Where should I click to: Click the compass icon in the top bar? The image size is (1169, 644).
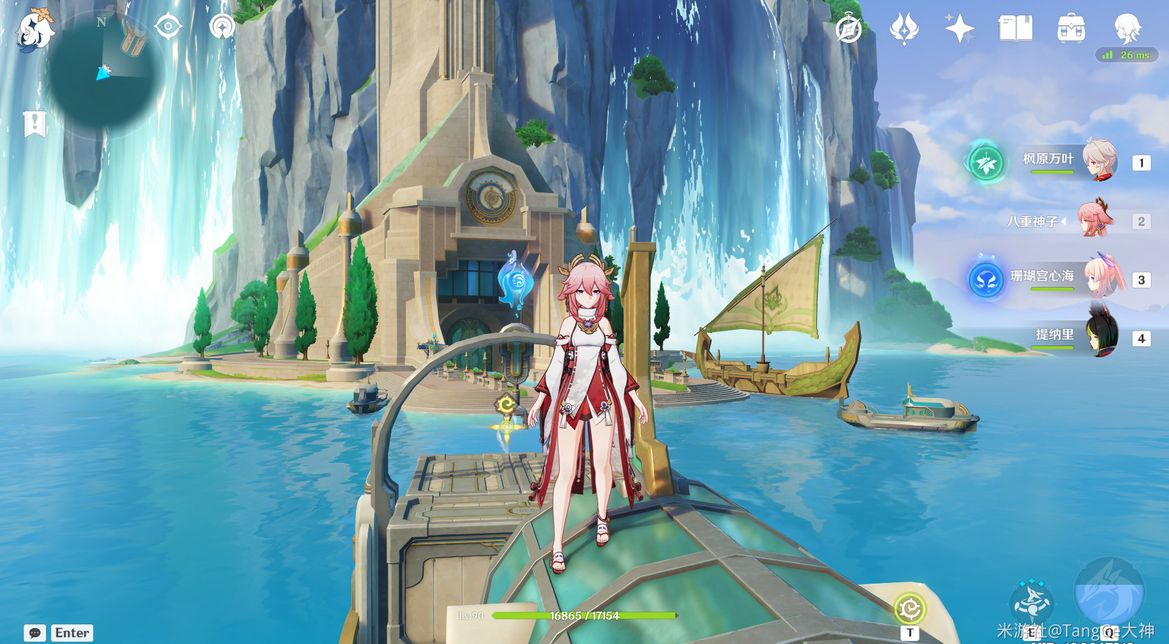(x=849, y=29)
